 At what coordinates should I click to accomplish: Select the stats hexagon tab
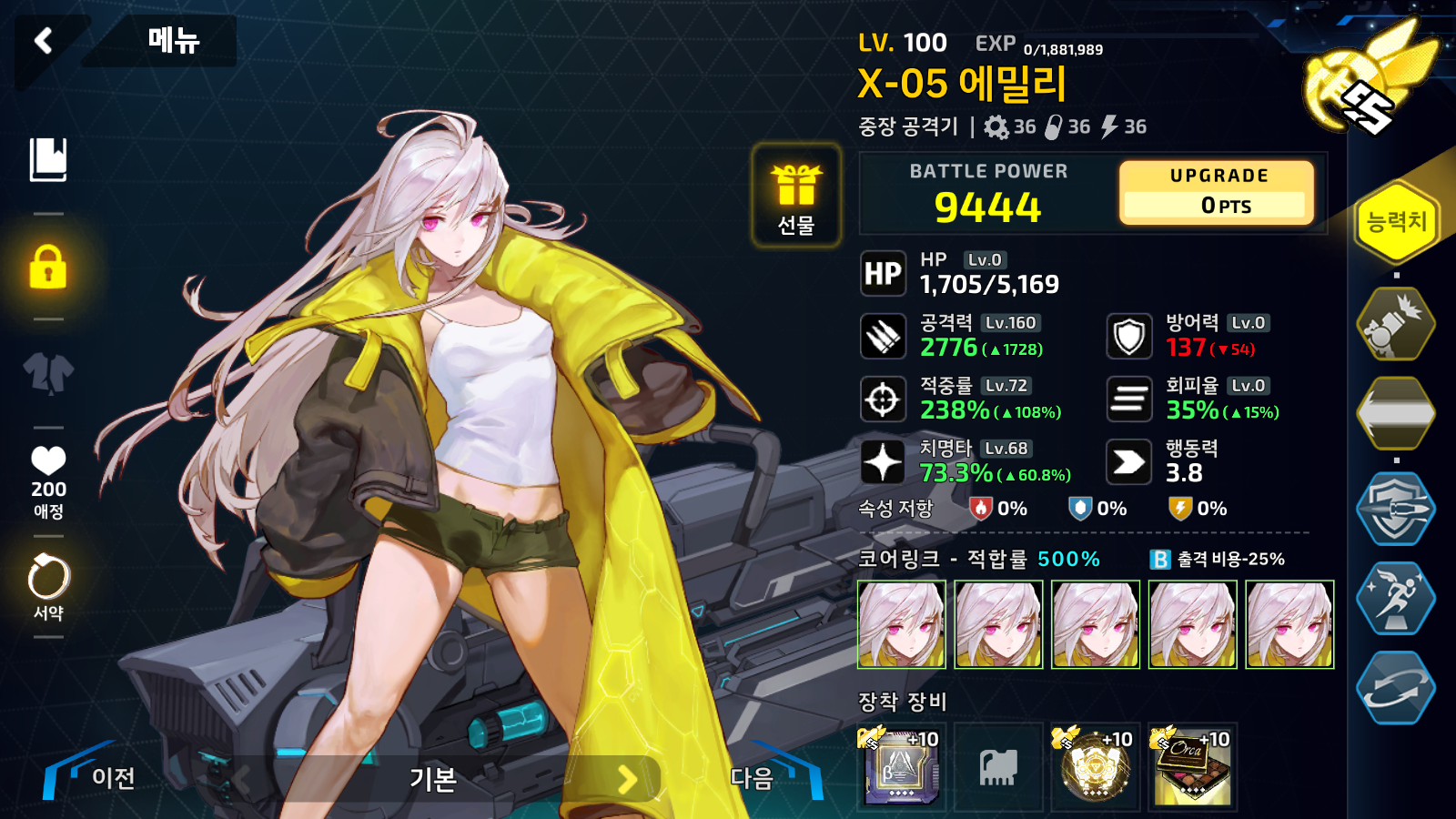pyautogui.click(x=1396, y=221)
